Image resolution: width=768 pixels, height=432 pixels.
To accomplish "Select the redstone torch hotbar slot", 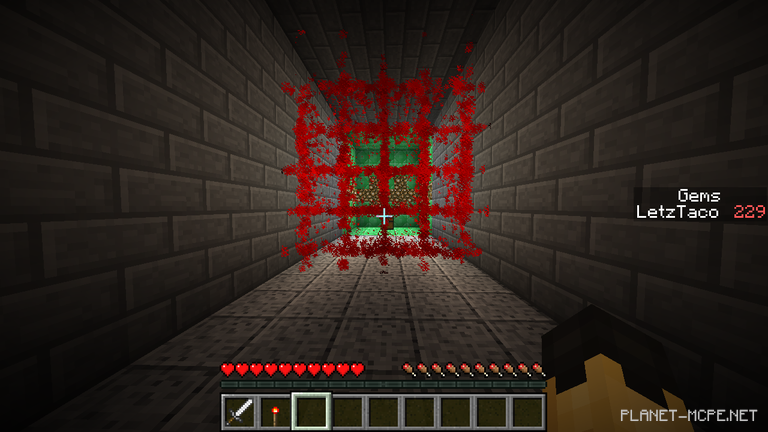I will [x=275, y=411].
